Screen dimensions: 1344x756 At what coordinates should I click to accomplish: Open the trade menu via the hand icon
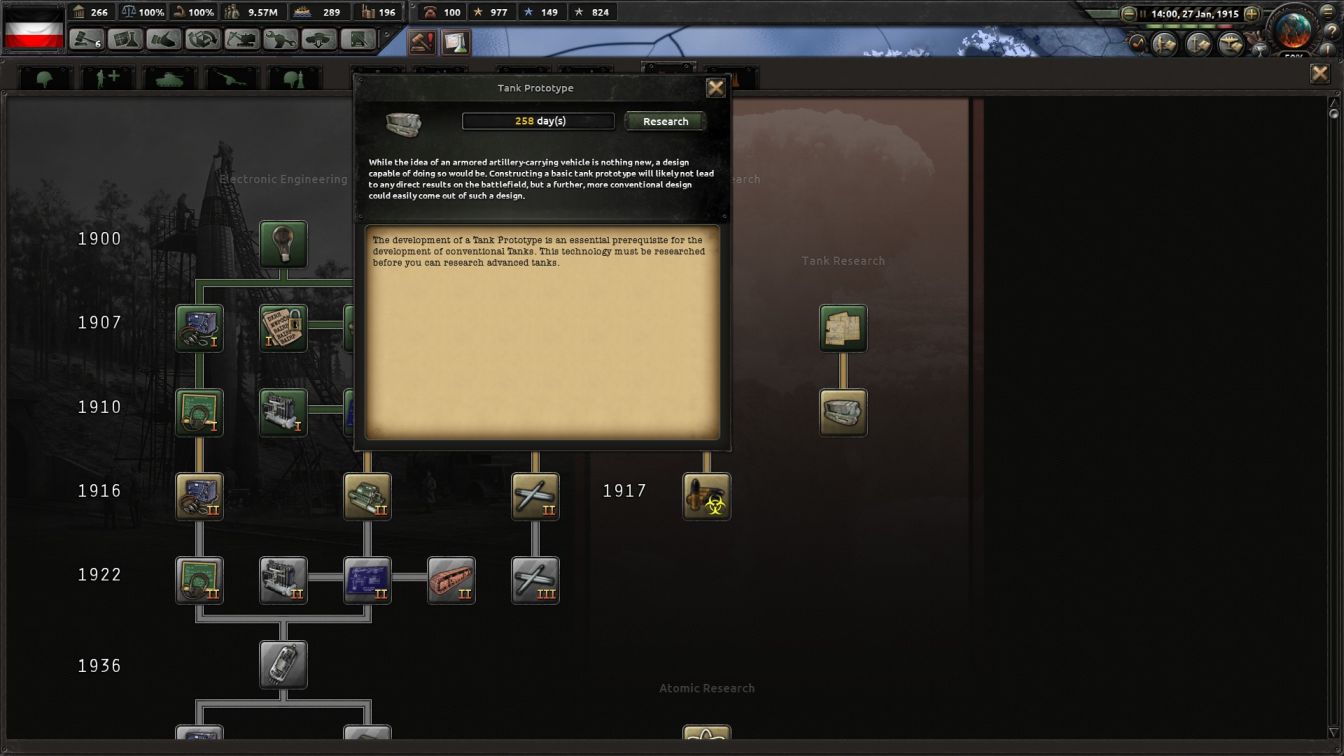tap(163, 41)
